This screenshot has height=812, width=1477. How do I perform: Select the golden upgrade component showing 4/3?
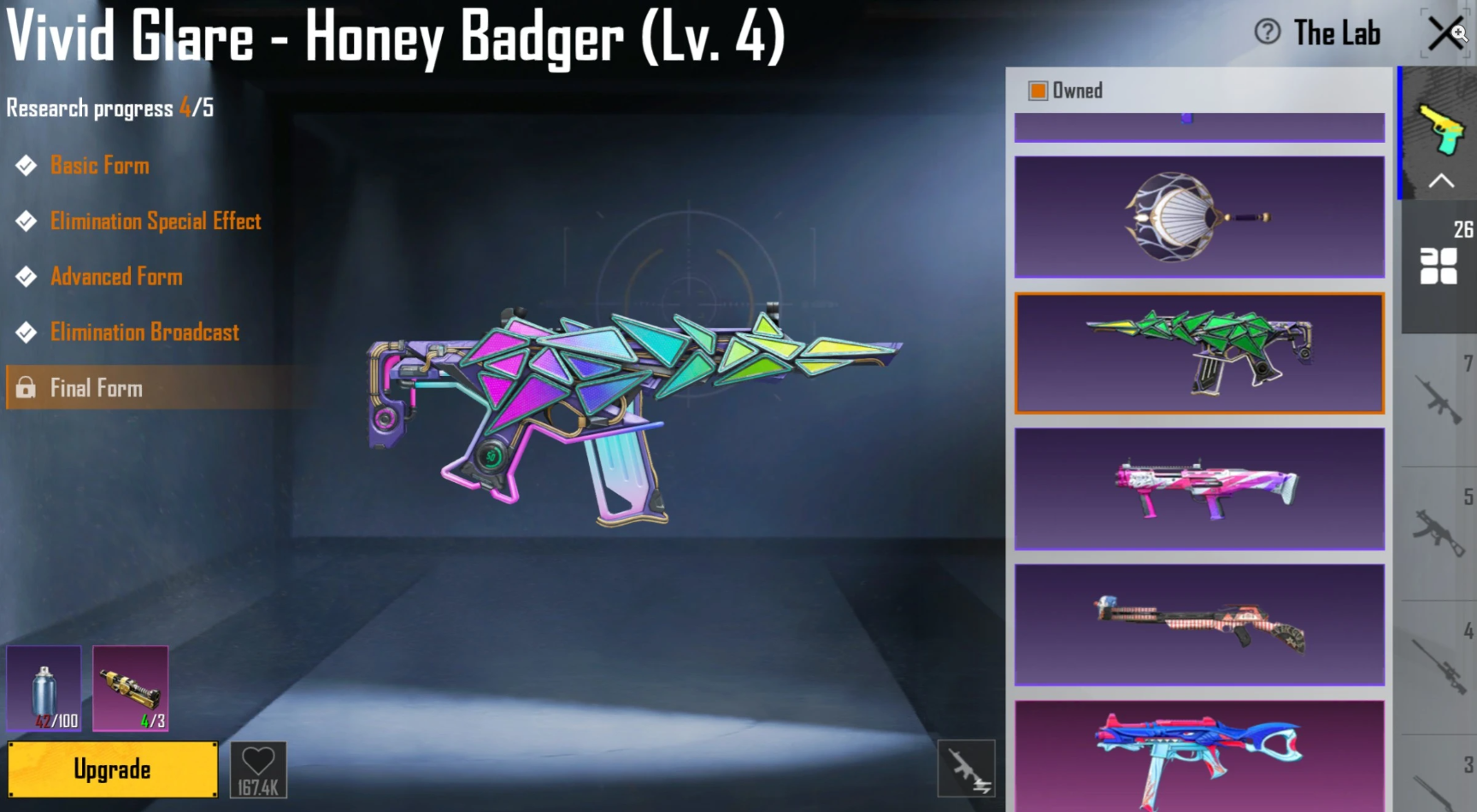point(130,688)
